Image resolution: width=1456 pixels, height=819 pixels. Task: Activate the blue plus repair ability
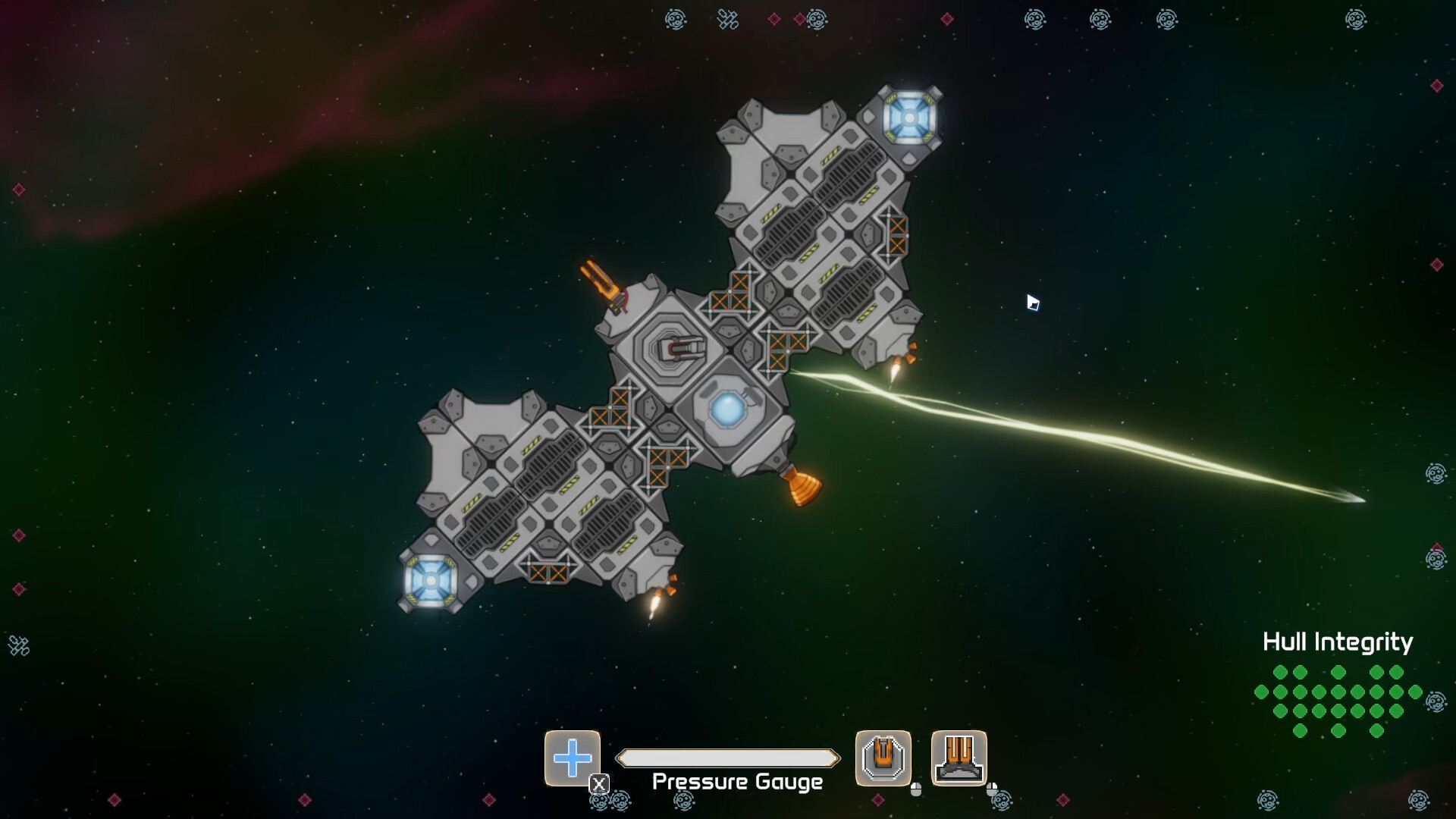(x=573, y=758)
